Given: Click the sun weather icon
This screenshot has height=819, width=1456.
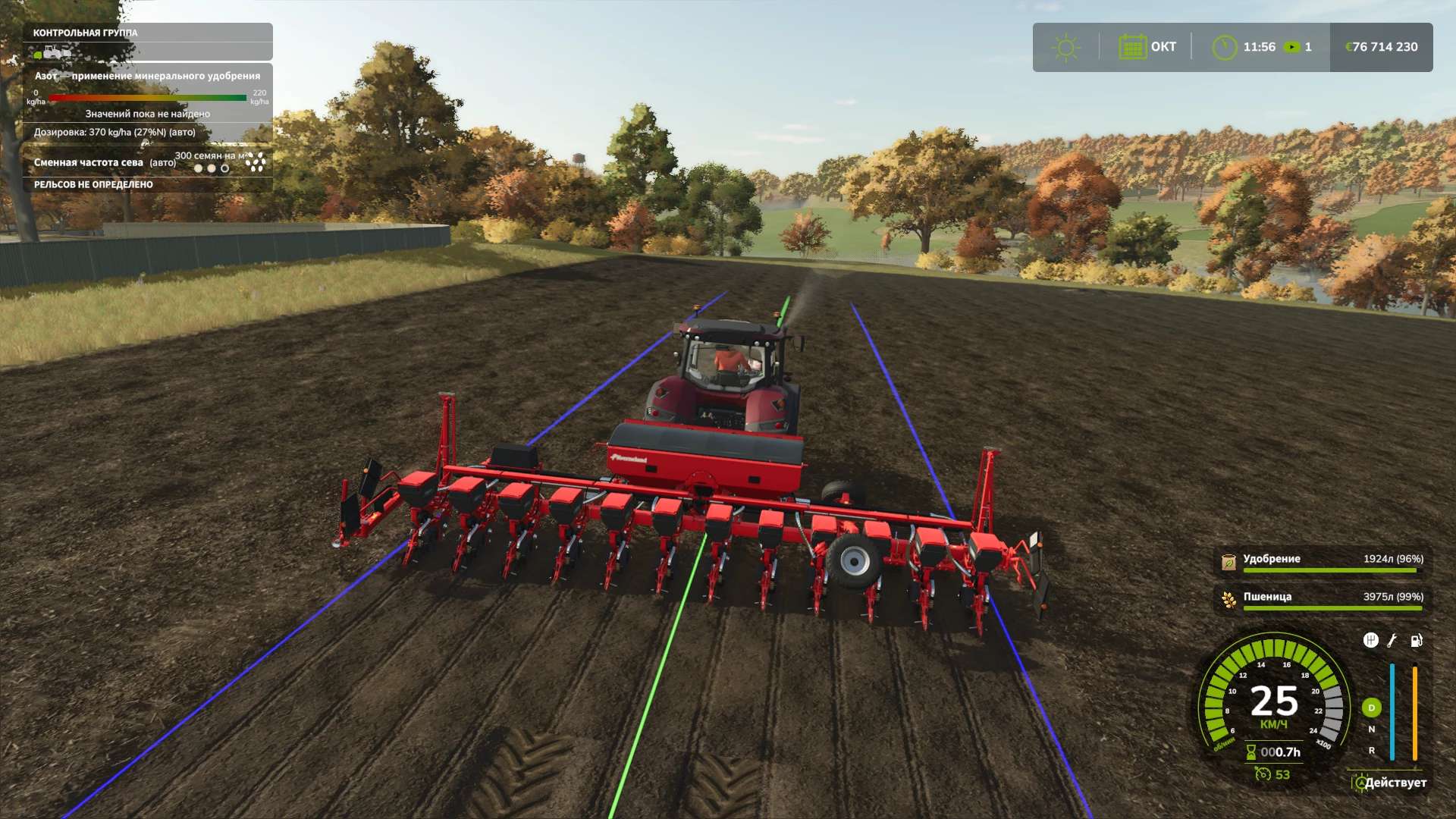Looking at the screenshot, I should point(1065,48).
